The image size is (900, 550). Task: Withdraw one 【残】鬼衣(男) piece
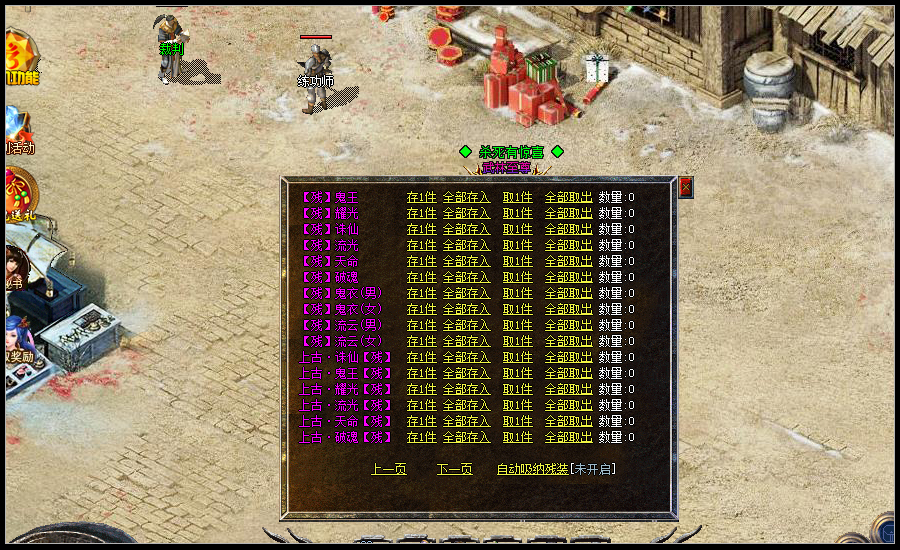pos(517,293)
